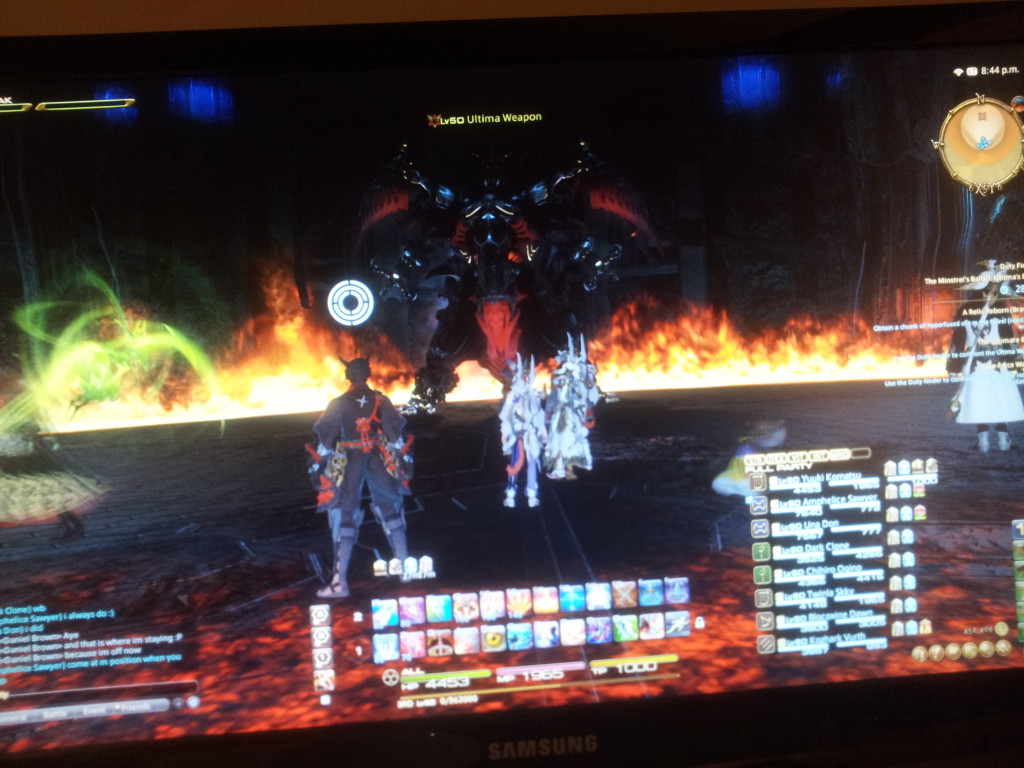Screen dimensions: 1024x768
Task: Trigger the green hotbar ability icon
Action: [x=625, y=628]
